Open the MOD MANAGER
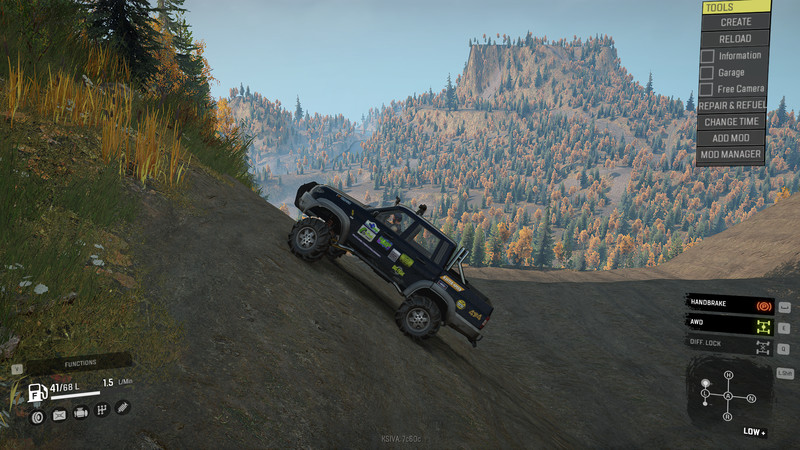Screen dimensions: 800x450 tap(731, 155)
